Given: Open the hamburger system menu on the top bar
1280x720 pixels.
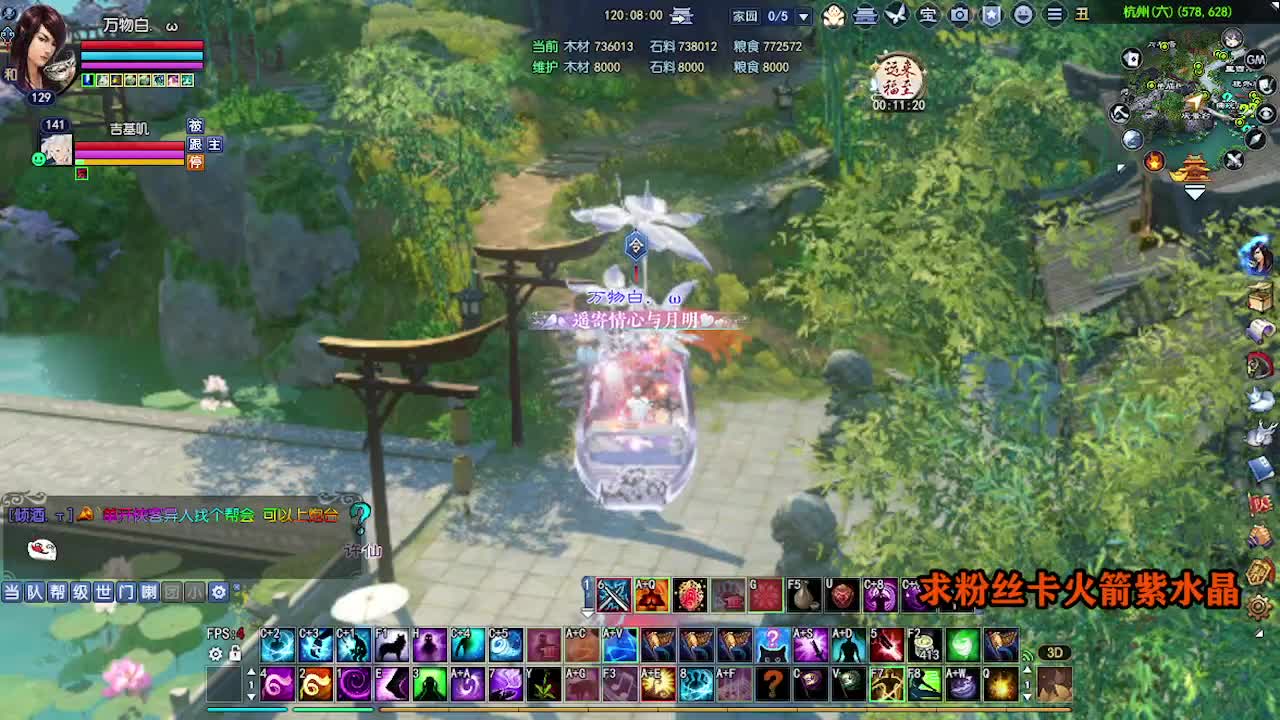Looking at the screenshot, I should [x=1054, y=15].
